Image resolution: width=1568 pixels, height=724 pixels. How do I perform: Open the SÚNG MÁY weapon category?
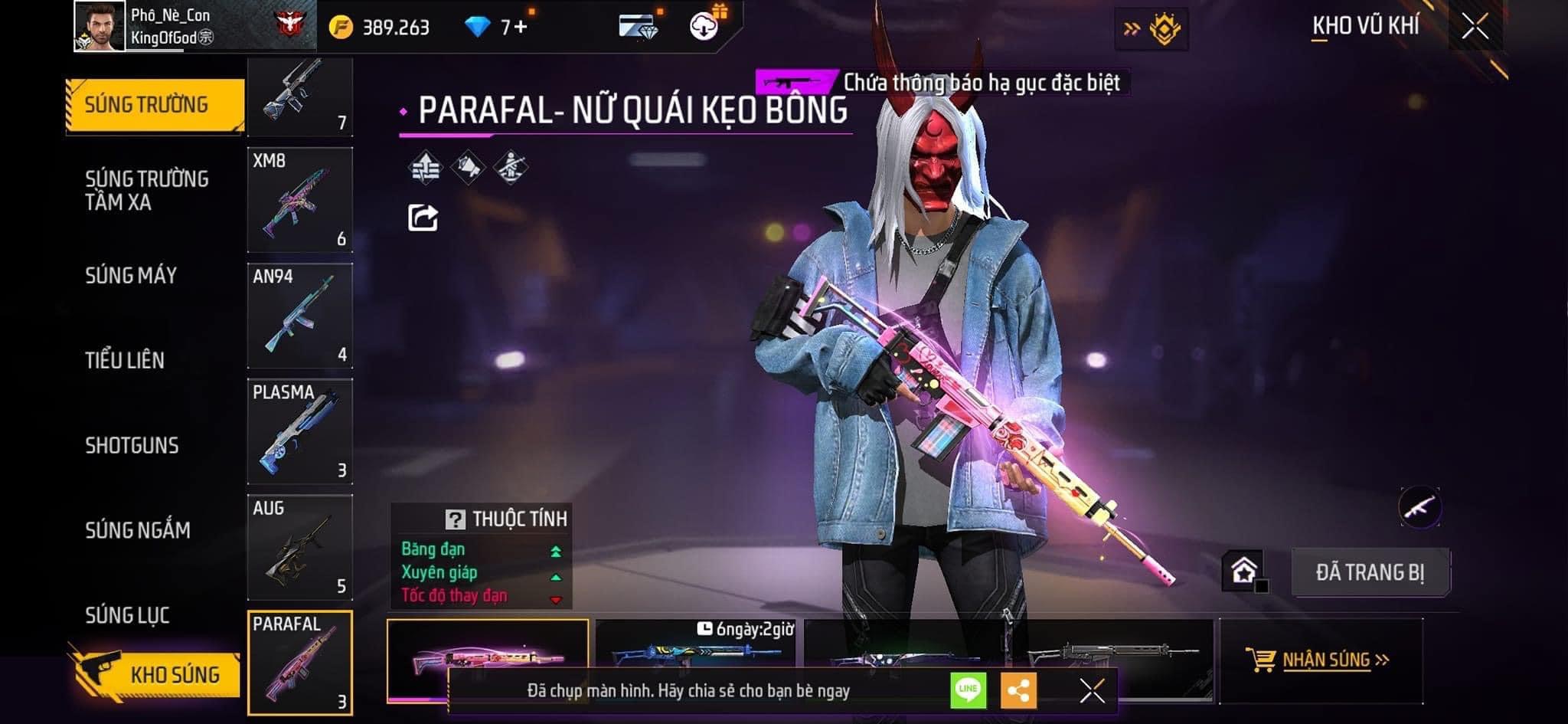click(x=131, y=275)
